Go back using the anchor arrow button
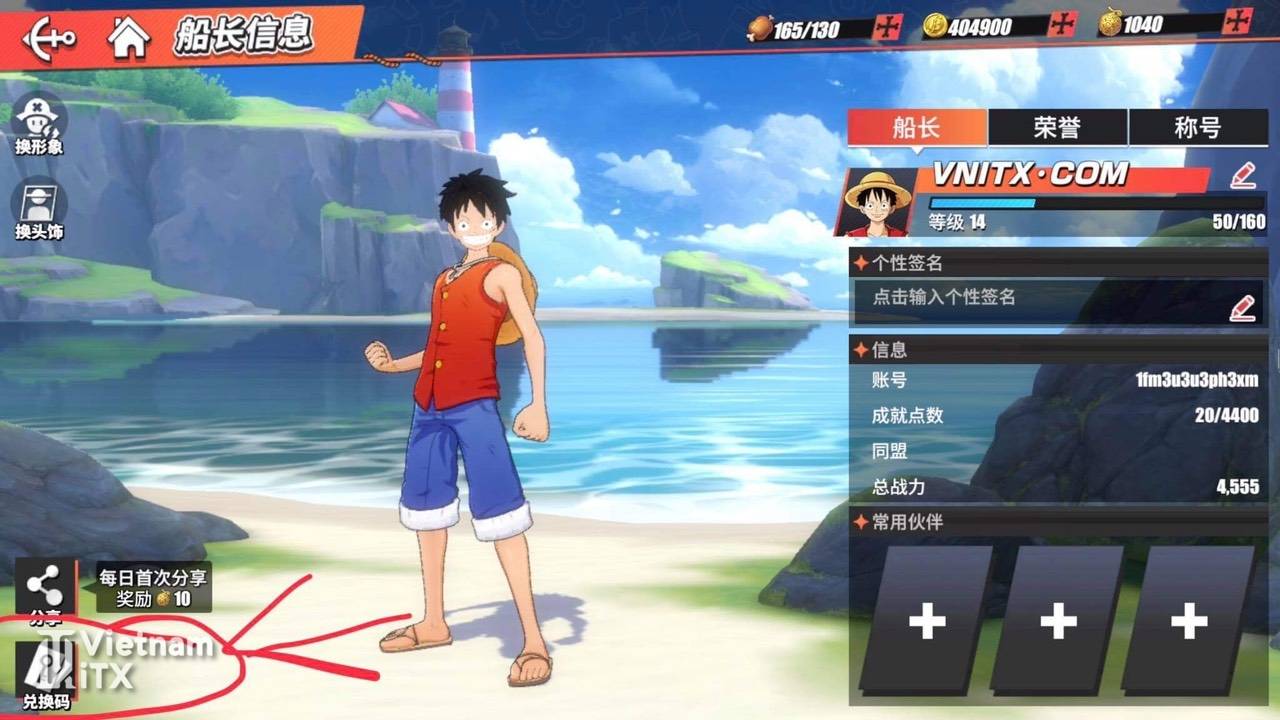The width and height of the screenshot is (1280, 720). tap(48, 38)
